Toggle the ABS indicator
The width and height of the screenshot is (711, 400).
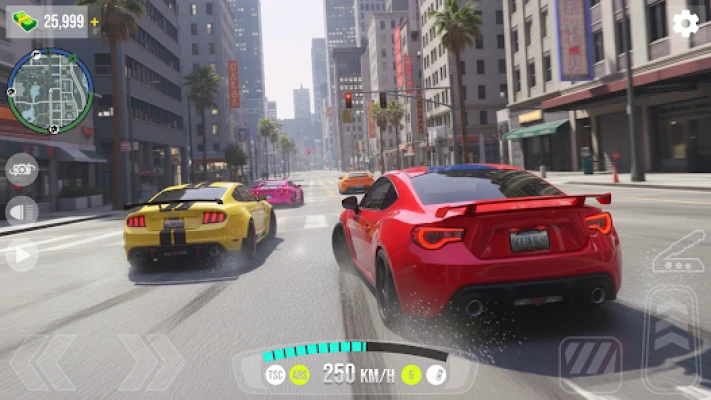[x=299, y=375]
